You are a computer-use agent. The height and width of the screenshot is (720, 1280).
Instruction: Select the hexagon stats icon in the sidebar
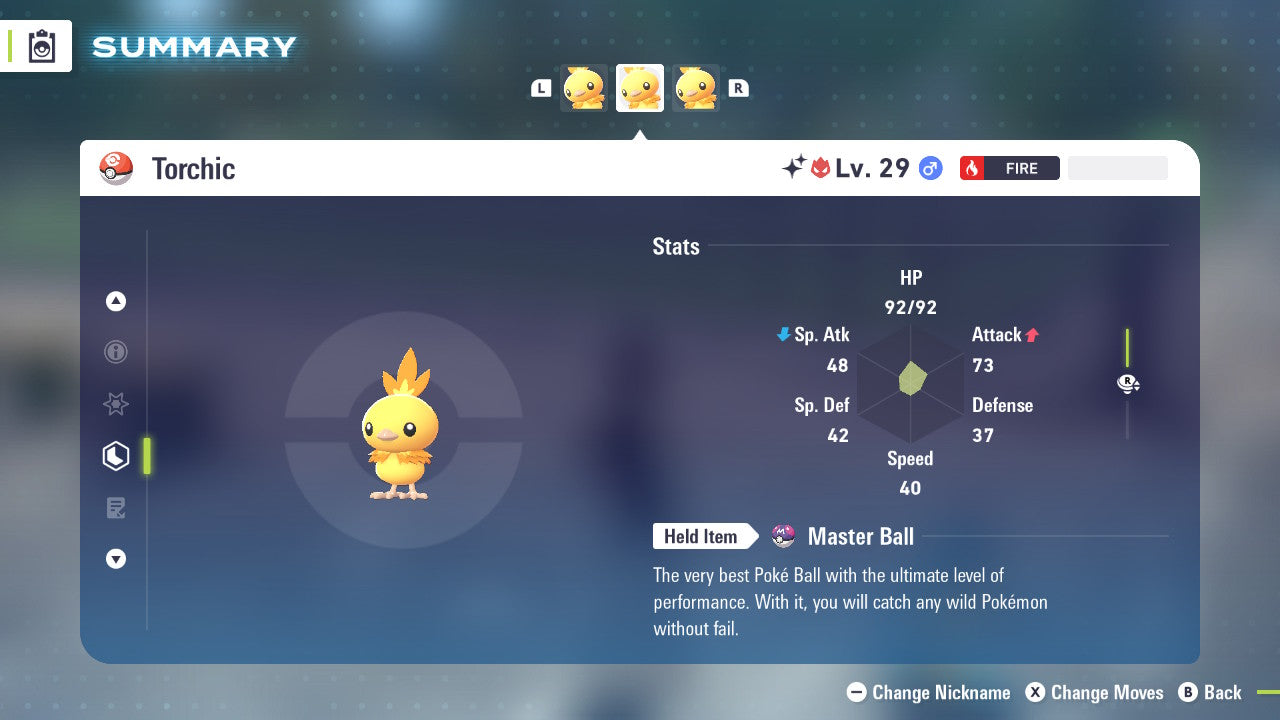pos(116,455)
